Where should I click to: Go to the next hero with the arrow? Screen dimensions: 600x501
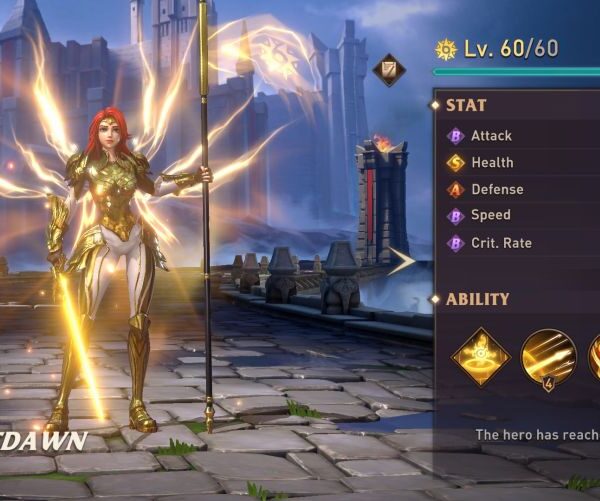pos(402,262)
